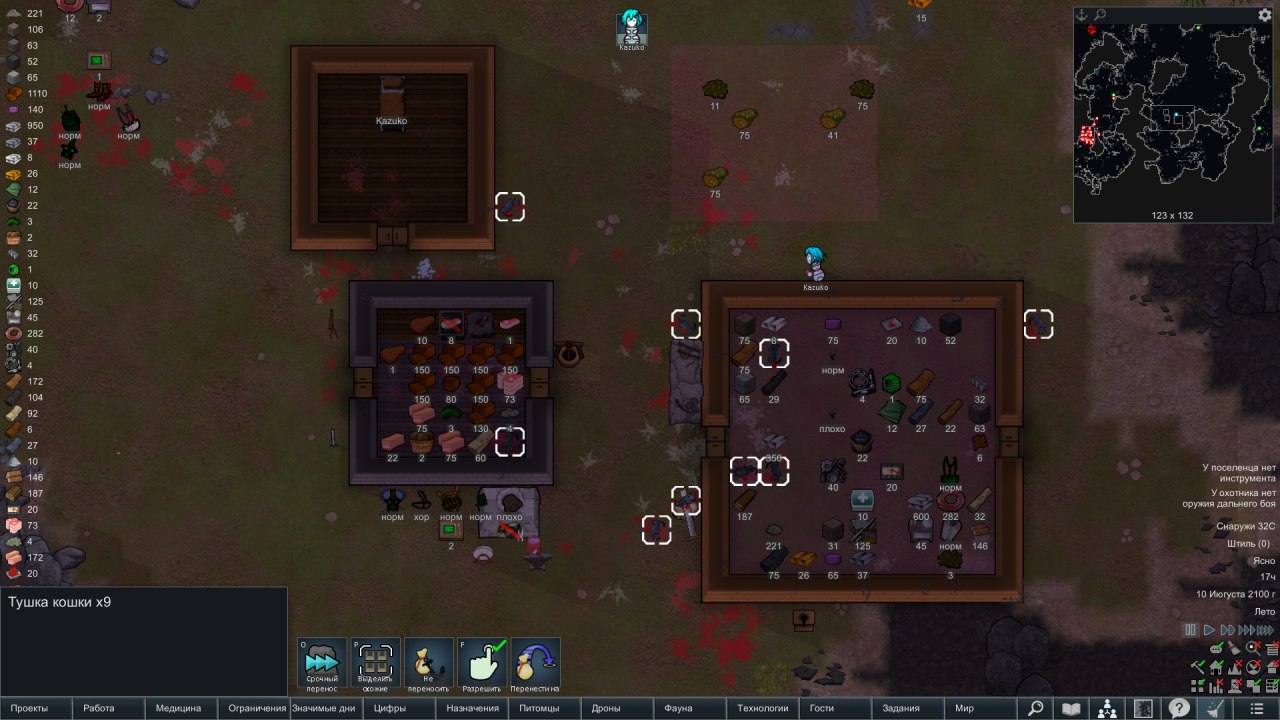This screenshot has width=1280, height=720.
Task: Click the pause game speed button
Action: tap(1190, 630)
